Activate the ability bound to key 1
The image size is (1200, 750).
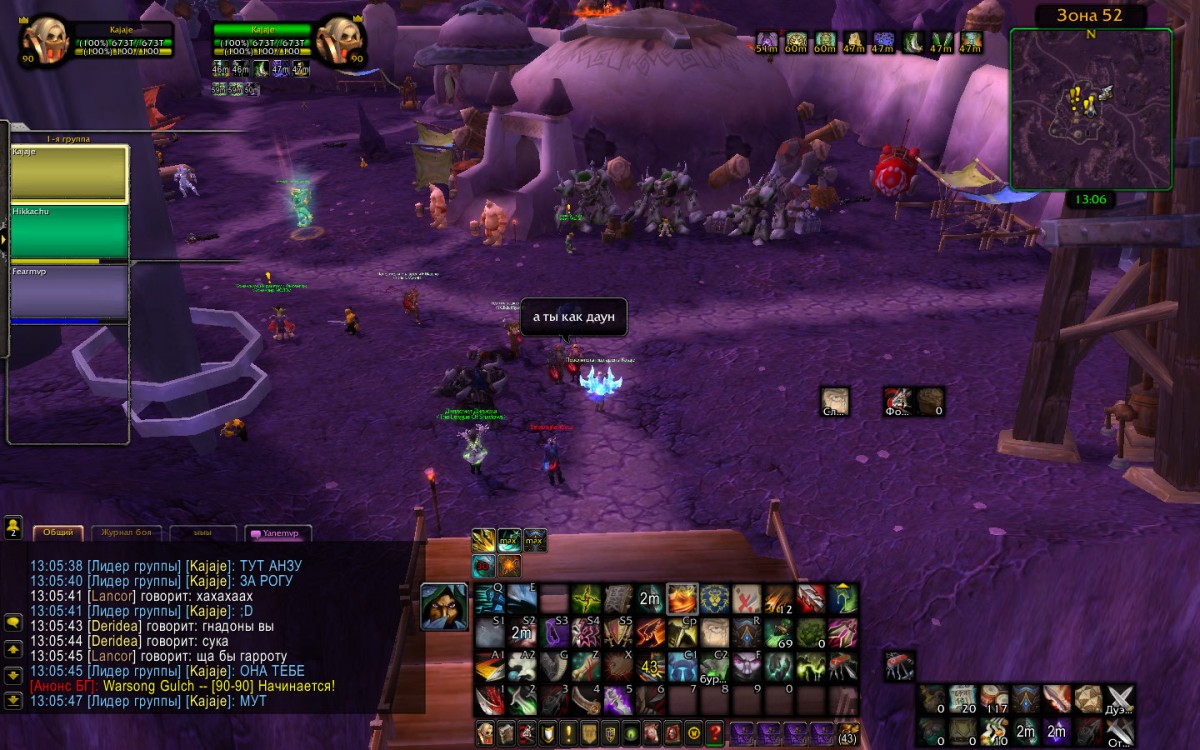489,697
